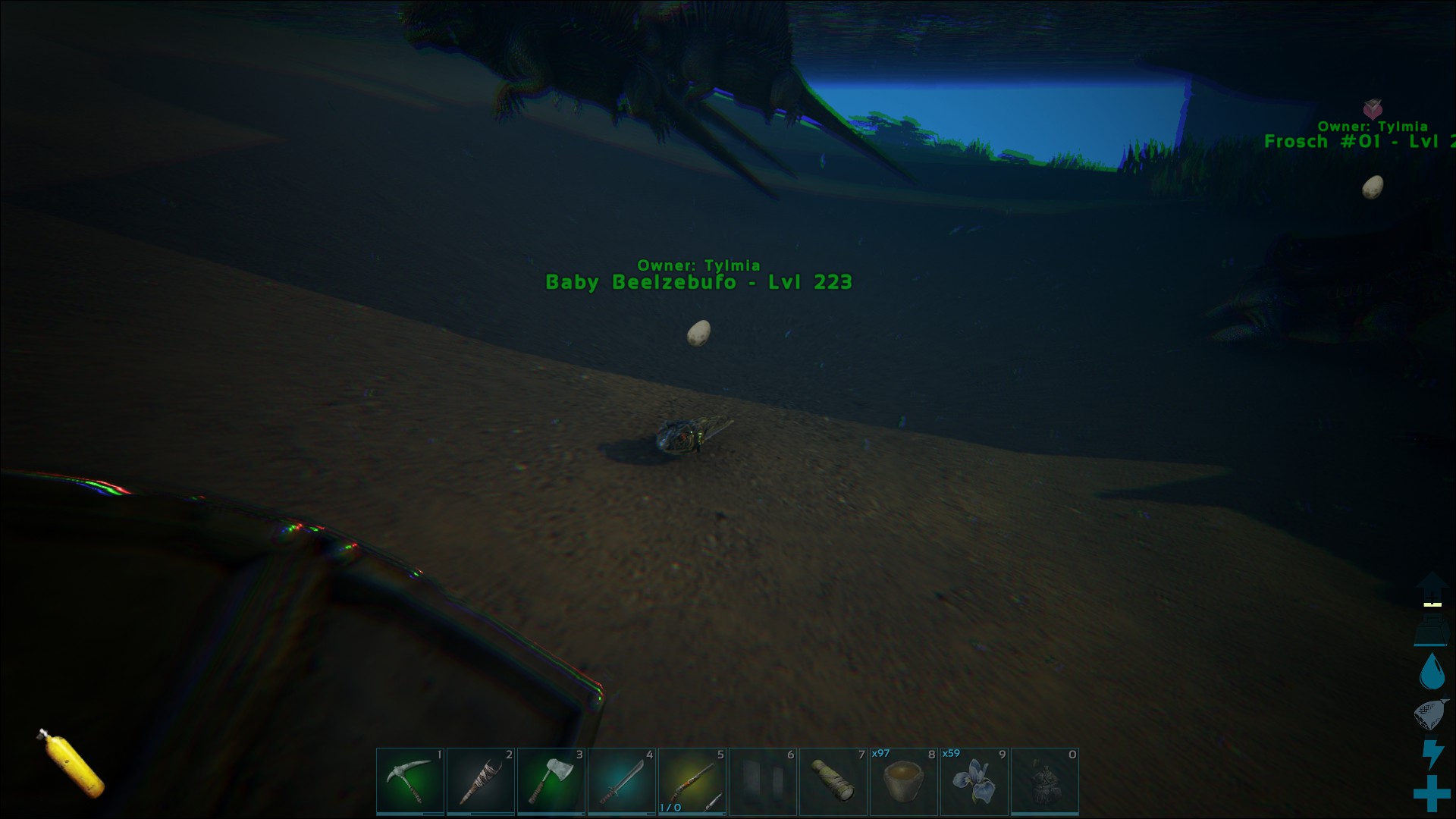Select the longneck rifle slot

tap(692, 781)
